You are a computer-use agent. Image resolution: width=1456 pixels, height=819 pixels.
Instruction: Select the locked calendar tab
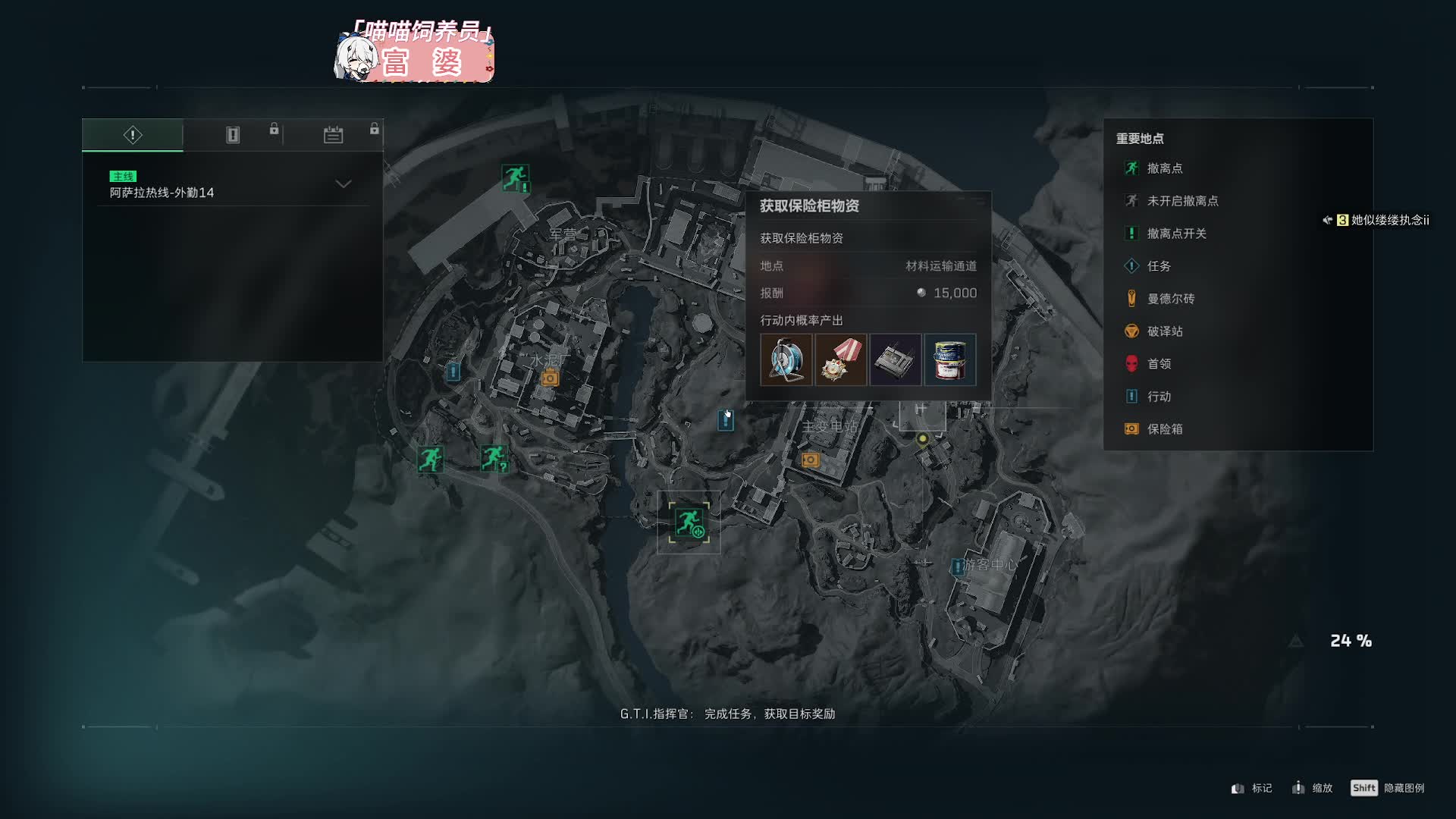(333, 135)
